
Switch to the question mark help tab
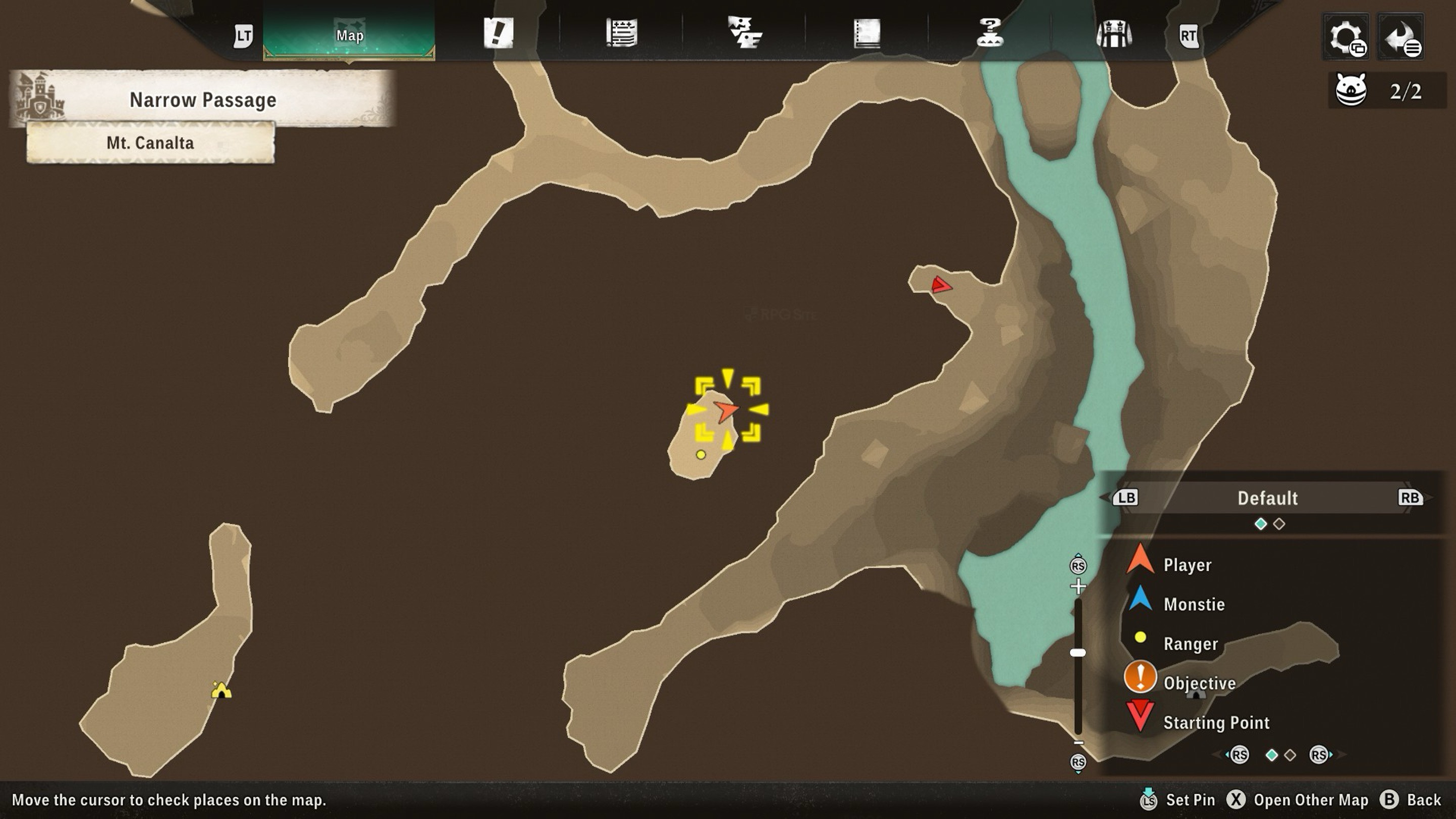[x=990, y=33]
